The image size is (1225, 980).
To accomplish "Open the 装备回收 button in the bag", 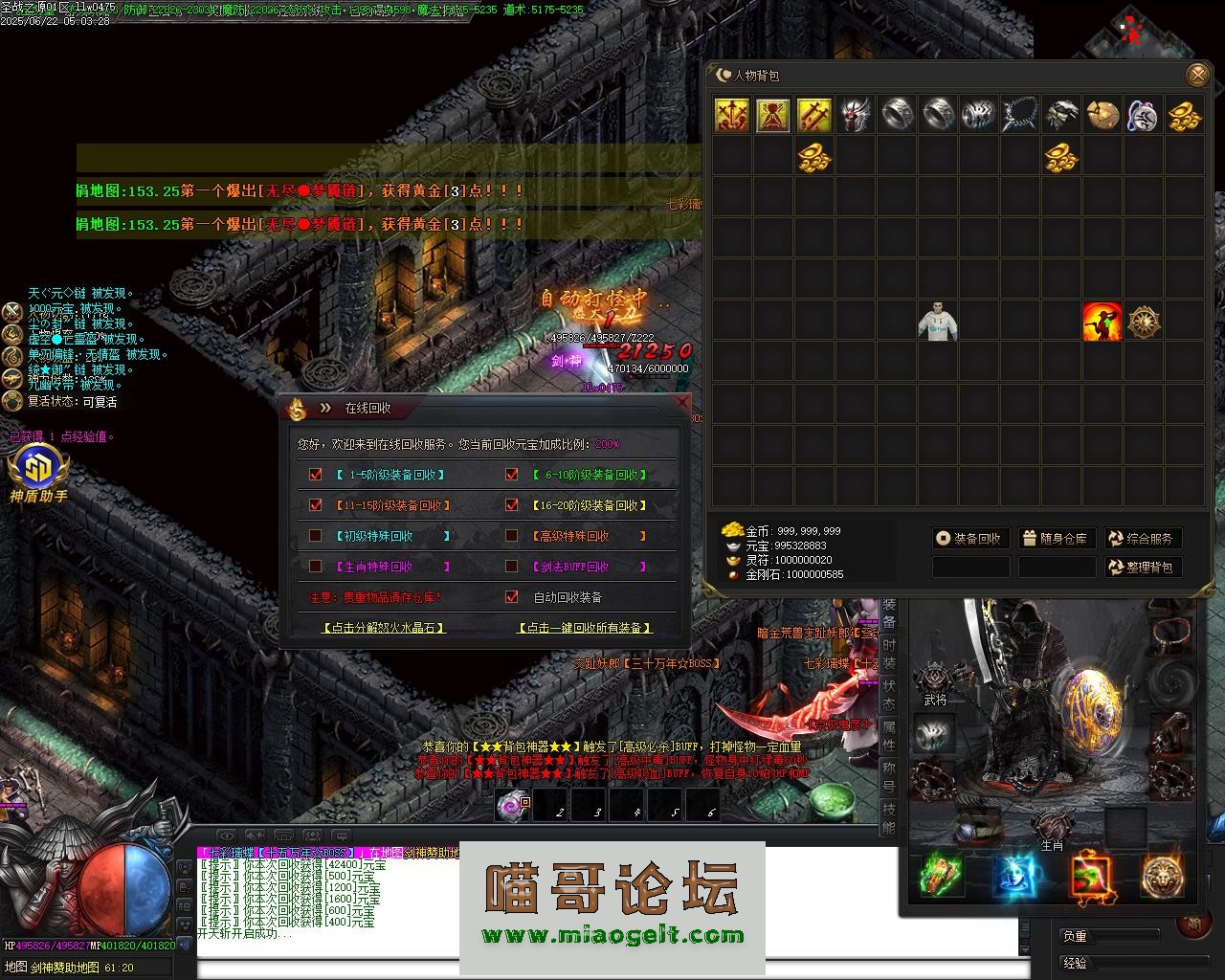I will 969,539.
